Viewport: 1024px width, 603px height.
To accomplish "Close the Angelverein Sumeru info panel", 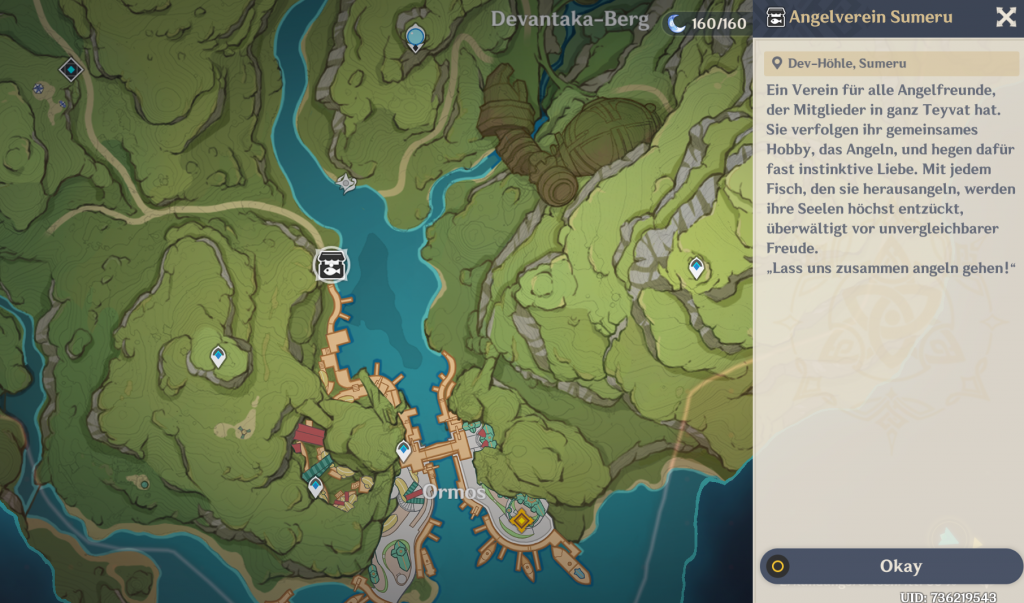I will click(x=1005, y=17).
